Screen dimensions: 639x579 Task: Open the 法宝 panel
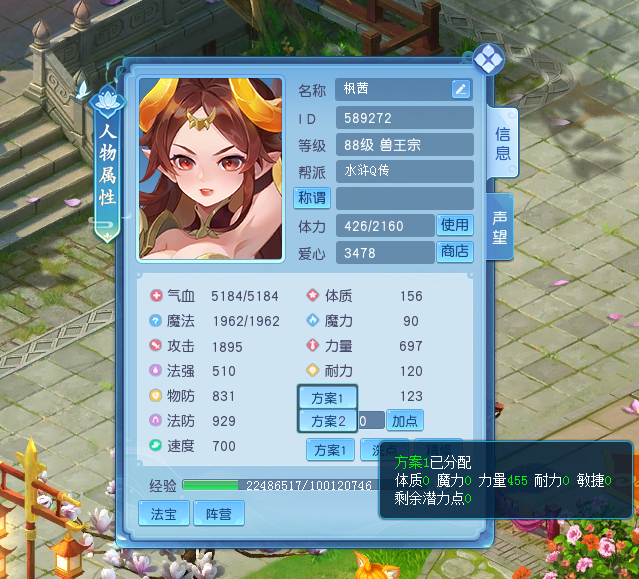tap(163, 514)
